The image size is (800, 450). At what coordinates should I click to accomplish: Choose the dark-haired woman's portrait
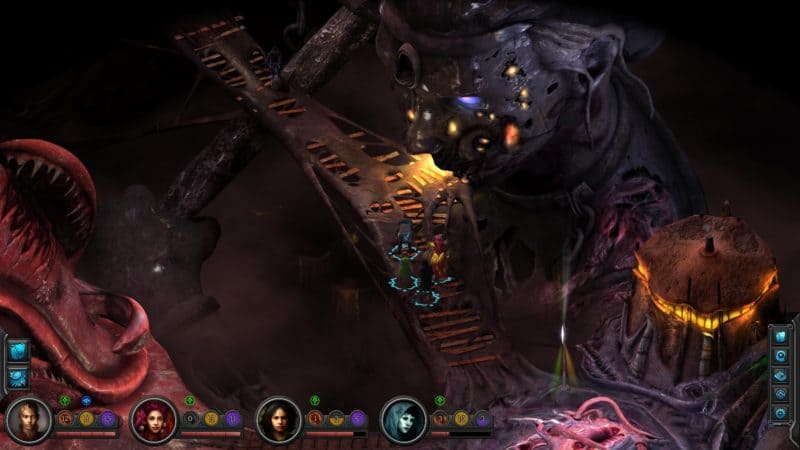click(x=277, y=418)
